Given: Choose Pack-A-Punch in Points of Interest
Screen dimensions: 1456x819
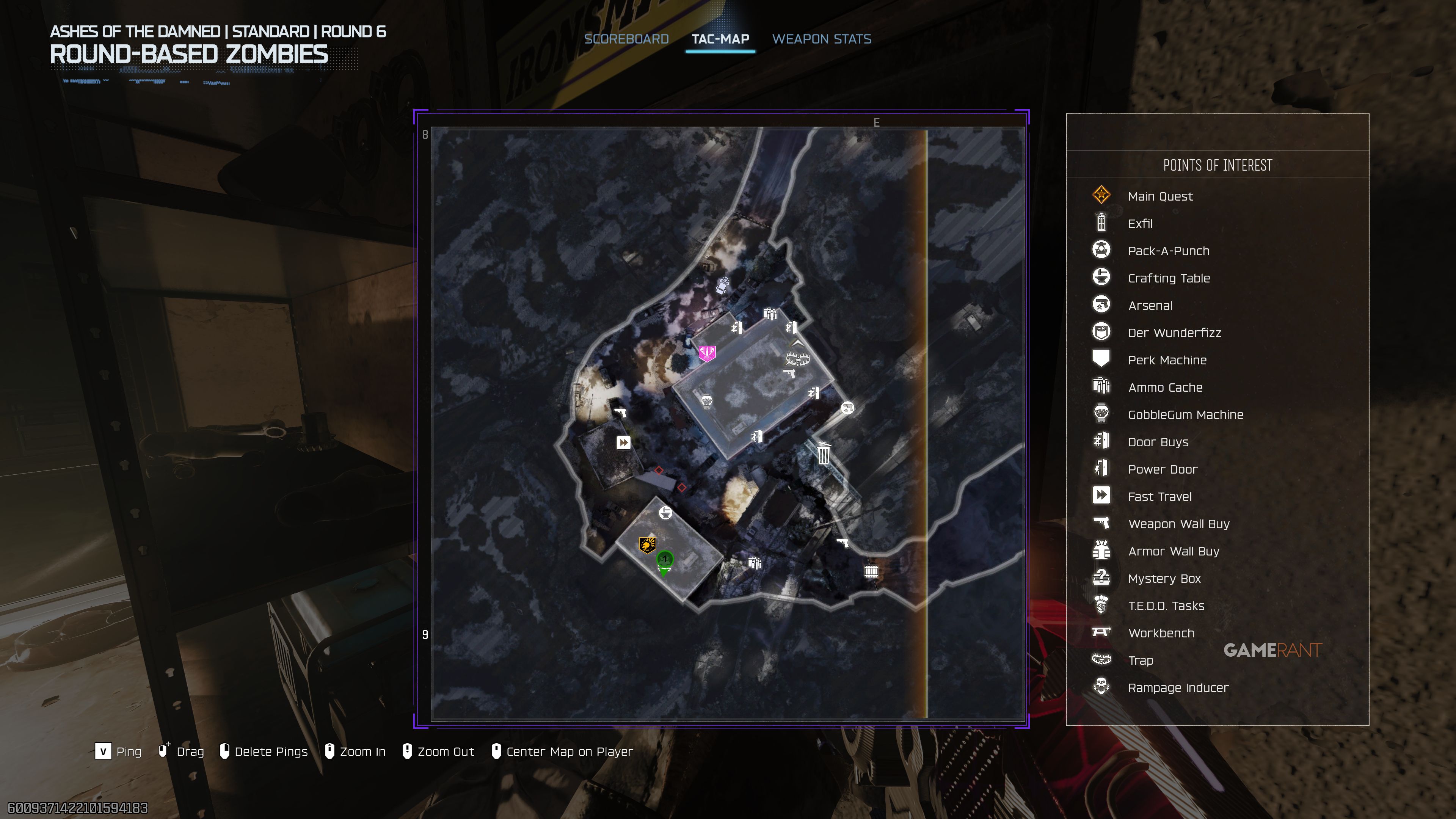Looking at the screenshot, I should 1168,251.
